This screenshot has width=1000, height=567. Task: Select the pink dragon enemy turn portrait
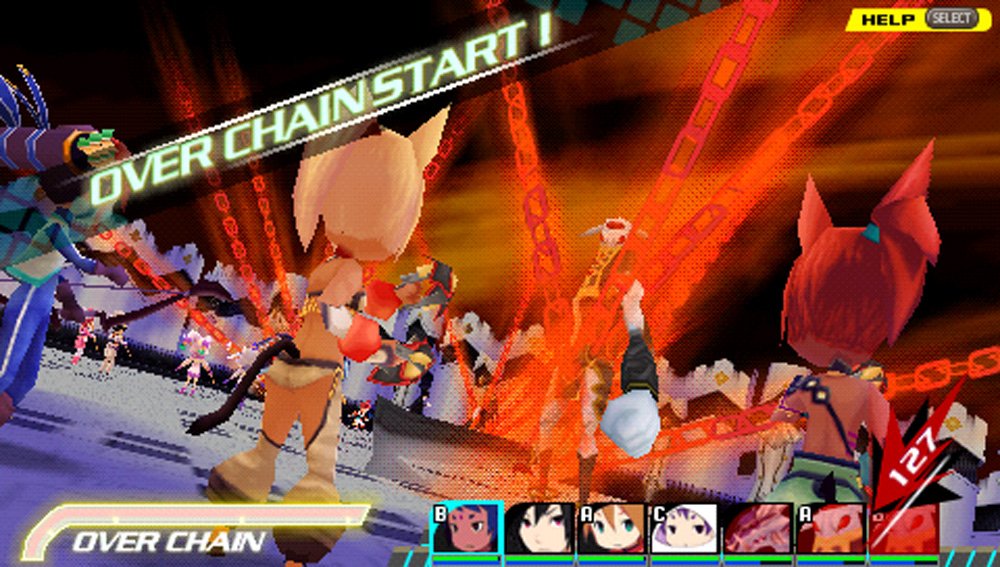[758, 528]
